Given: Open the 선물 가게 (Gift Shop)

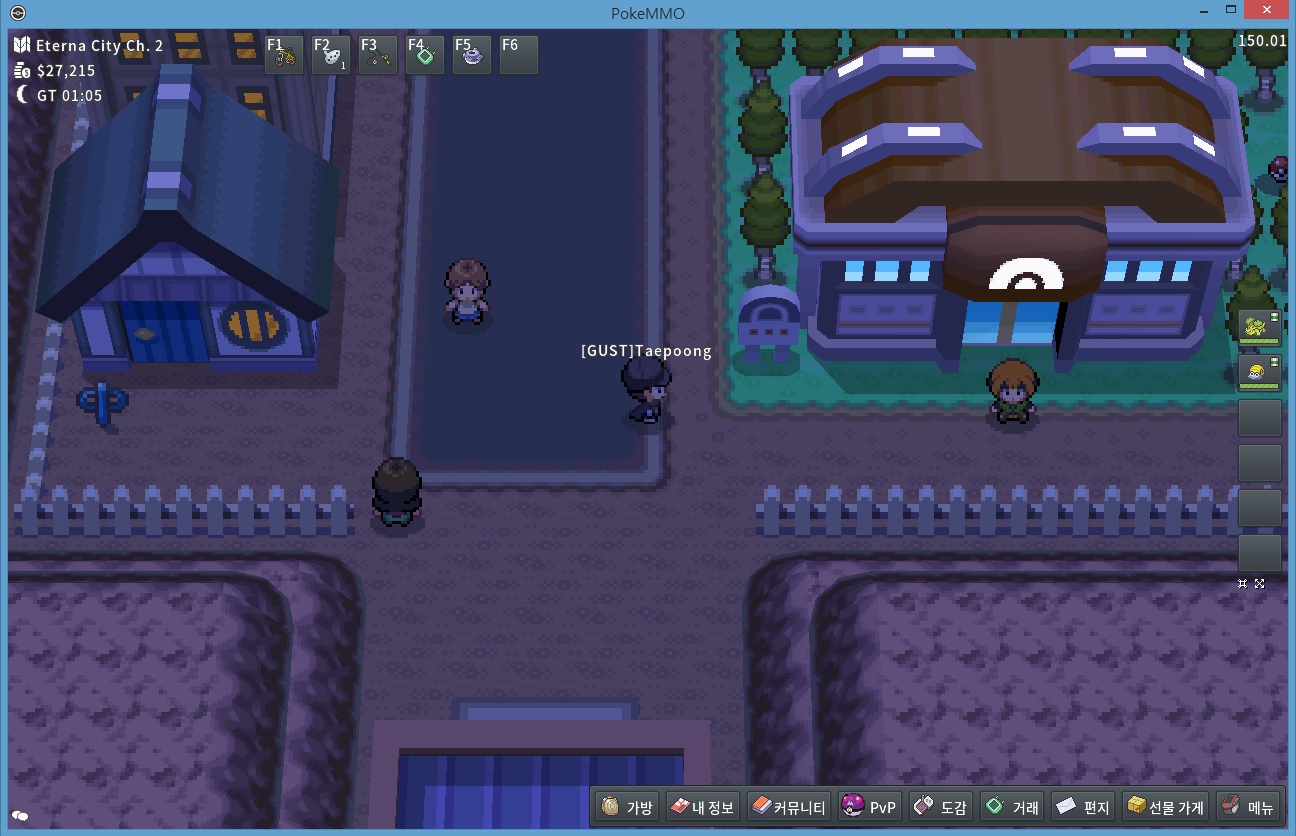Looking at the screenshot, I should [1166, 807].
